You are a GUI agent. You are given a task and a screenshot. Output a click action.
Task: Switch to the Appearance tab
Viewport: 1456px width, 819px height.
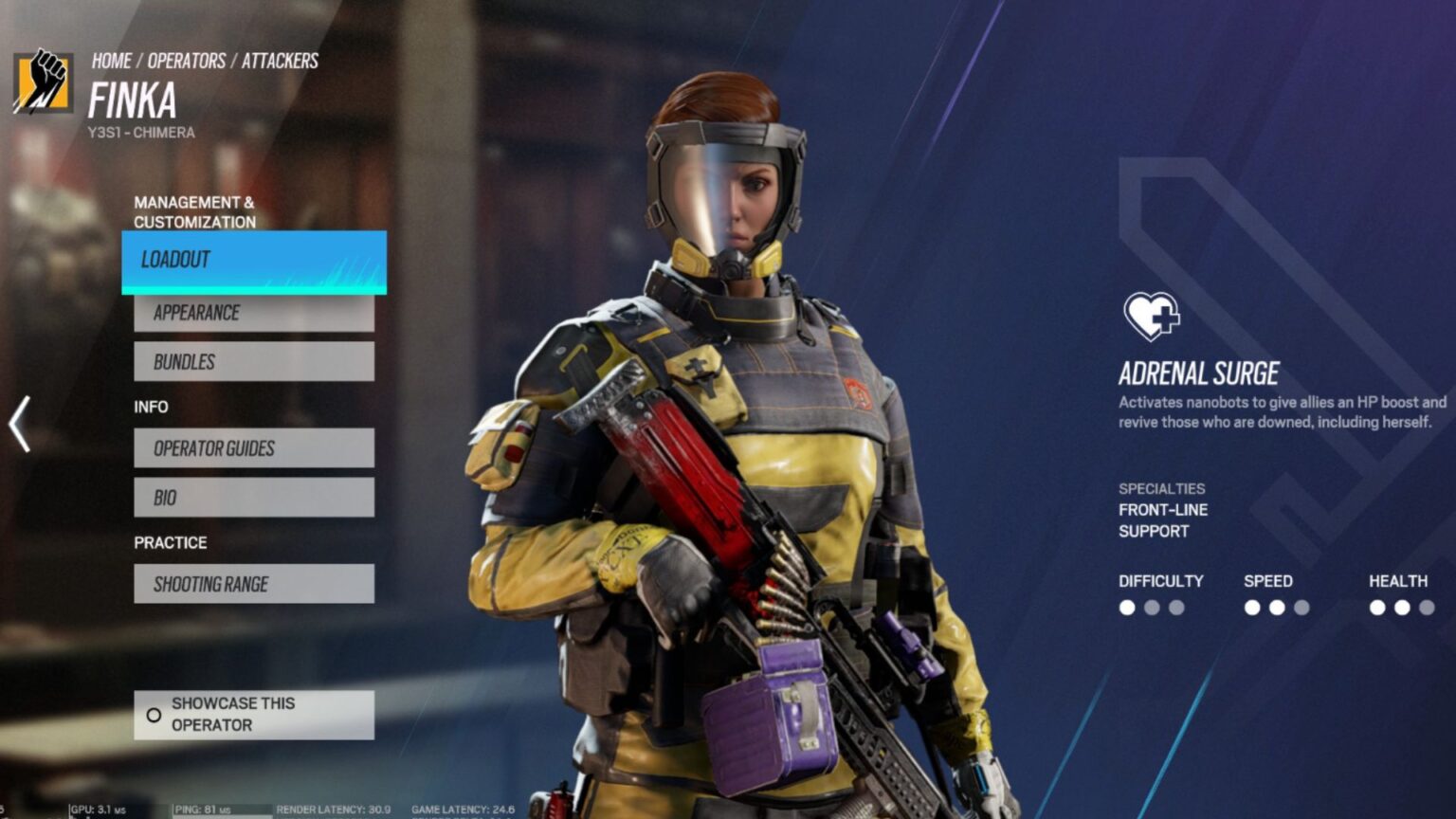click(x=254, y=312)
